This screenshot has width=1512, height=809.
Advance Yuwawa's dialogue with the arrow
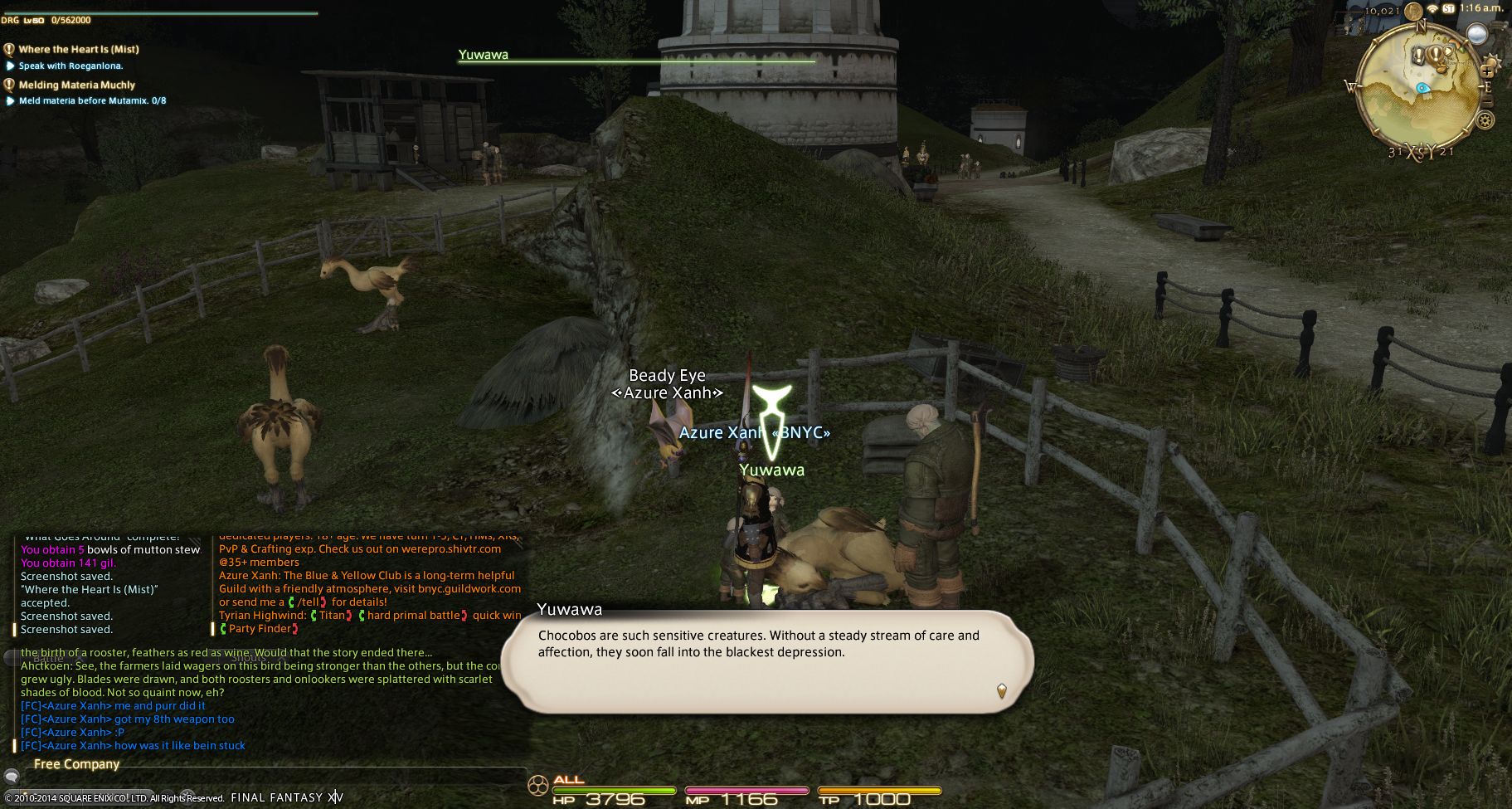pyautogui.click(x=1001, y=690)
